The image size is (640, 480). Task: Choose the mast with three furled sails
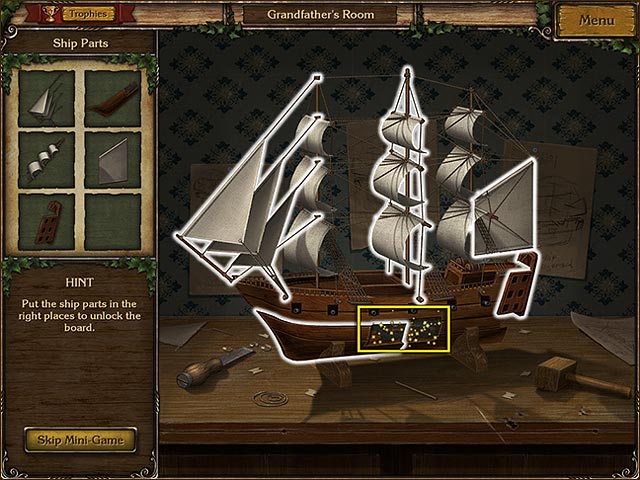(46, 157)
